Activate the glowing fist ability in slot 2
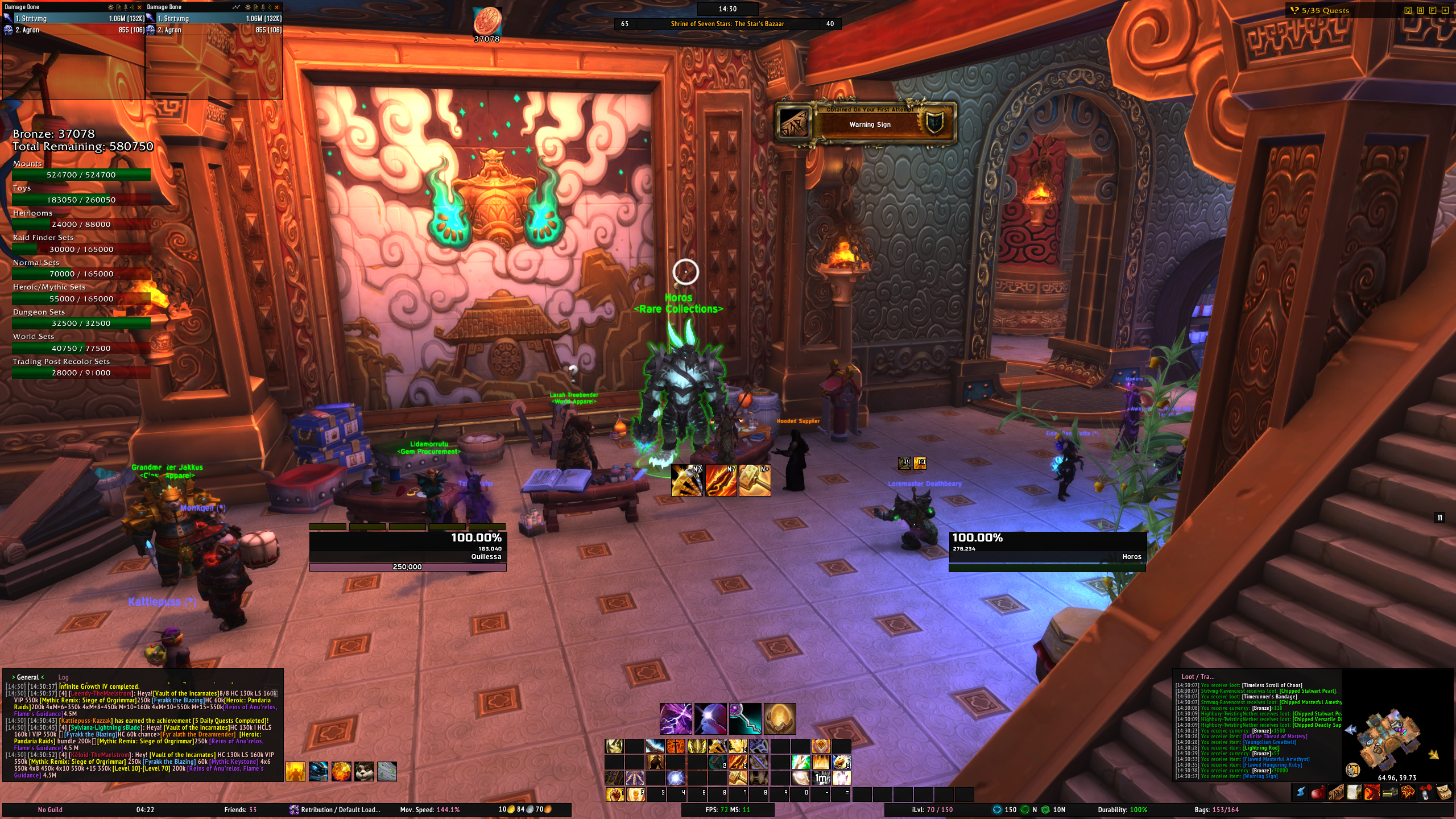1456x819 pixels. tap(635, 794)
